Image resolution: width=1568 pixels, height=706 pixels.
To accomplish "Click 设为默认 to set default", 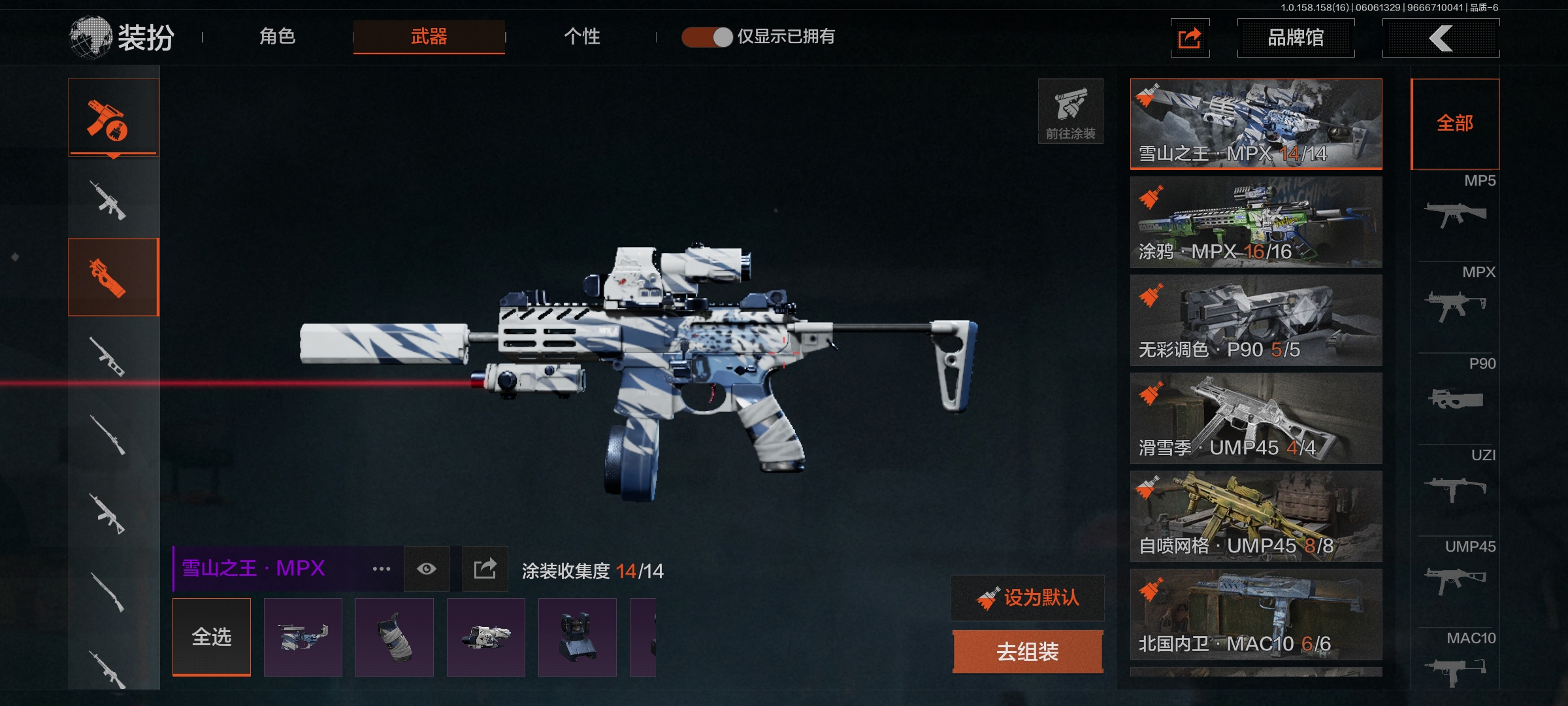I will click(1028, 597).
